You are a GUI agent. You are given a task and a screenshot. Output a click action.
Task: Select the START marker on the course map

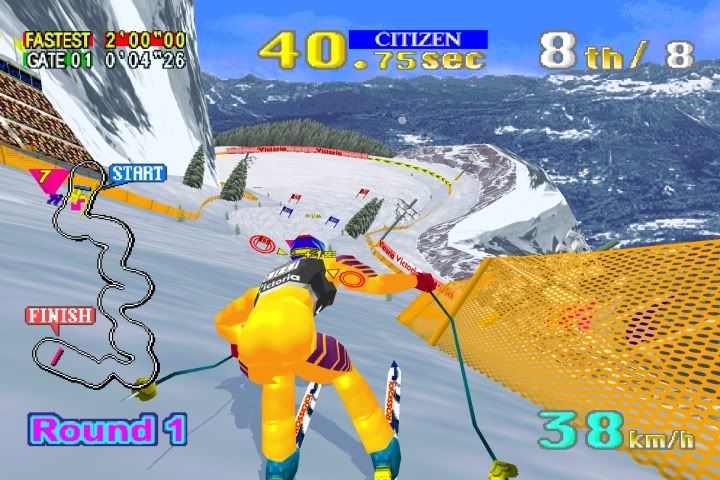pyautogui.click(x=137, y=173)
